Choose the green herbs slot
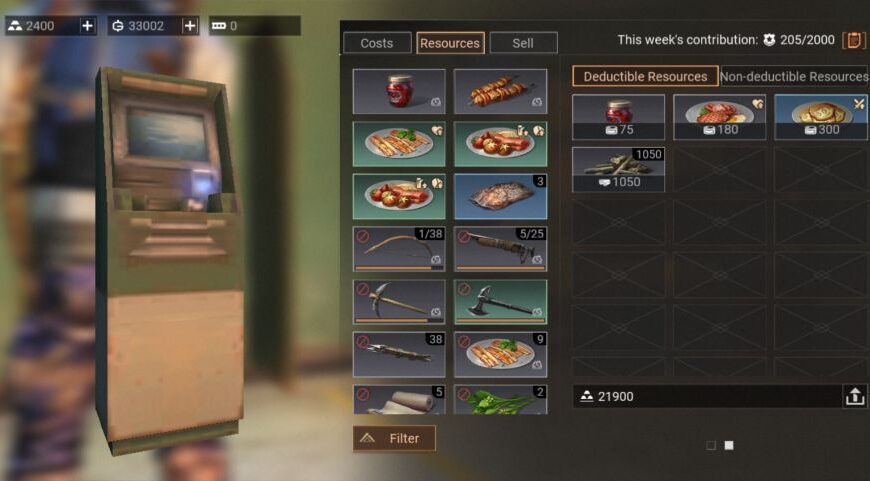The image size is (870, 481). 500,400
